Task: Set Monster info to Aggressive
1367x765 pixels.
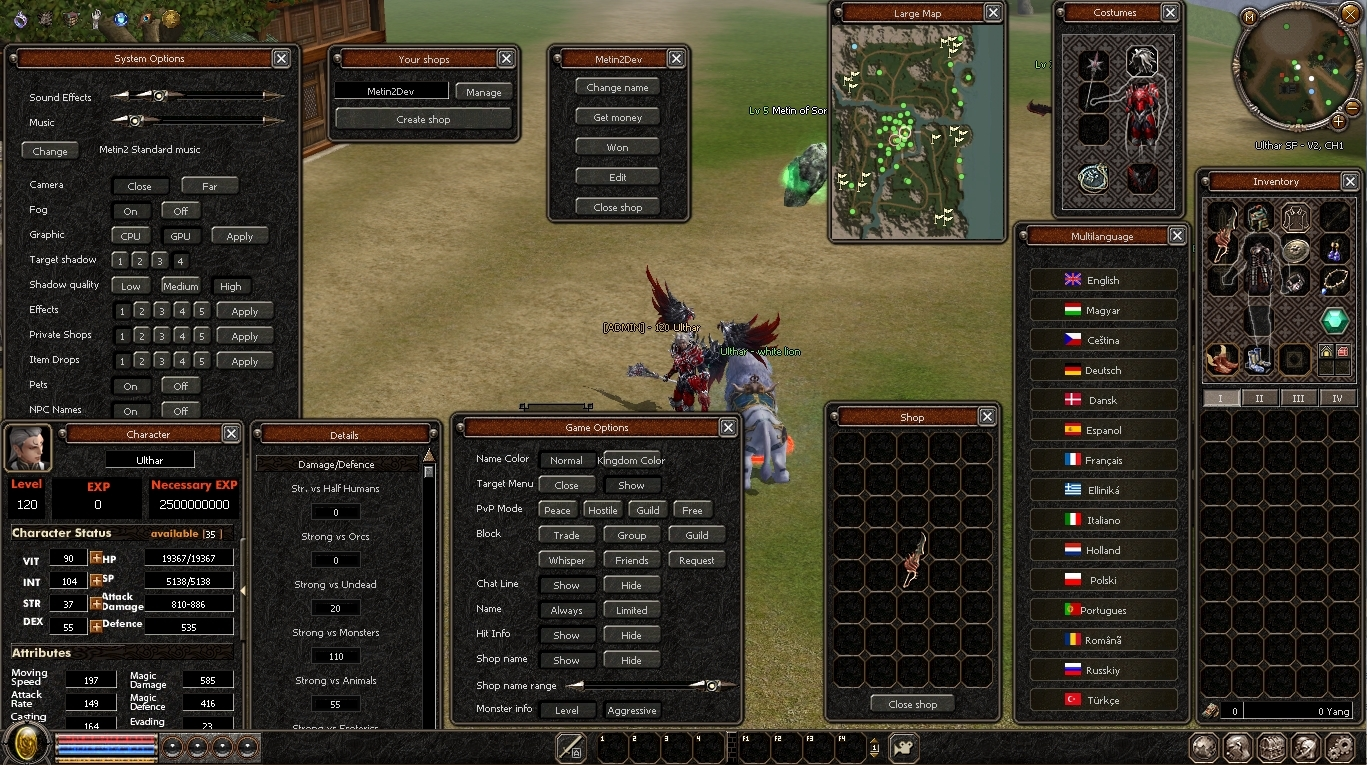Action: coord(632,711)
